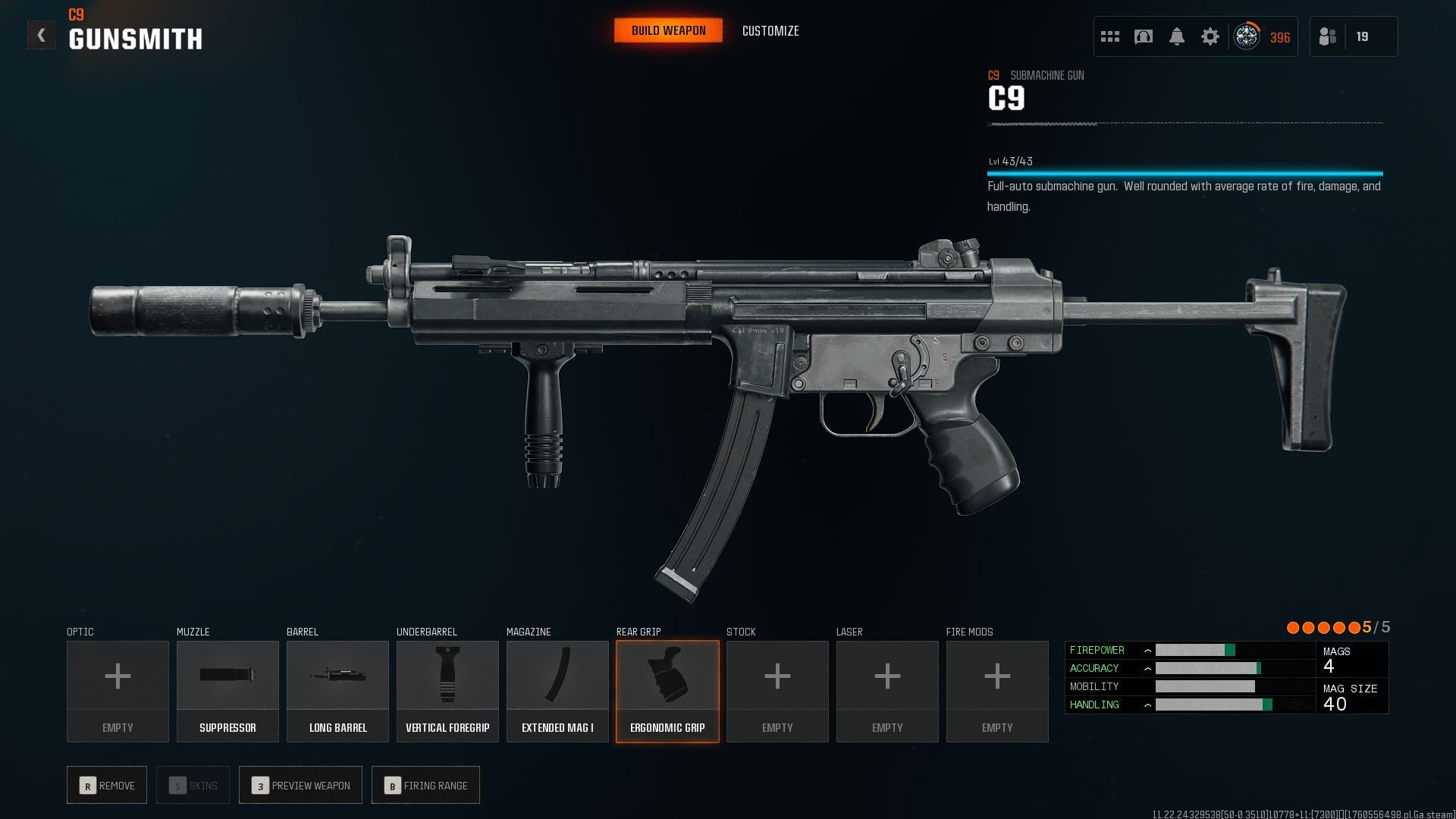
Task: Select the Optic attachment slot
Action: pos(118,691)
